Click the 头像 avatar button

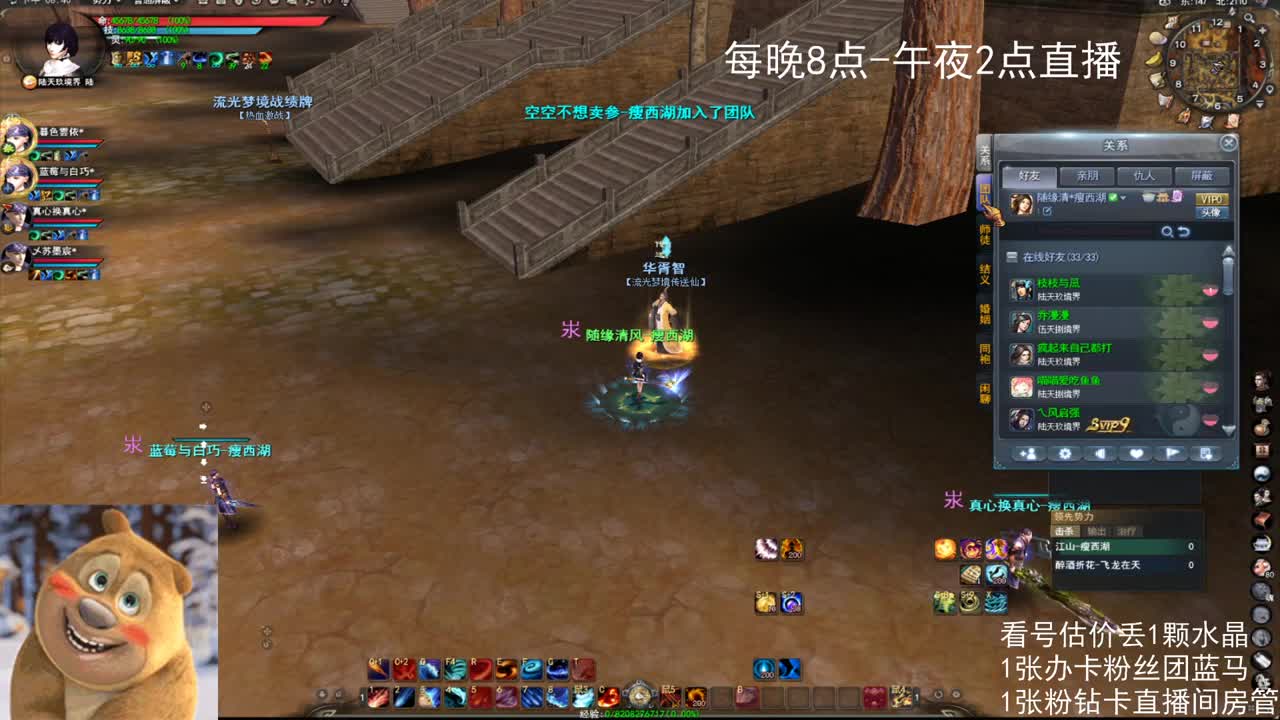click(x=1212, y=213)
